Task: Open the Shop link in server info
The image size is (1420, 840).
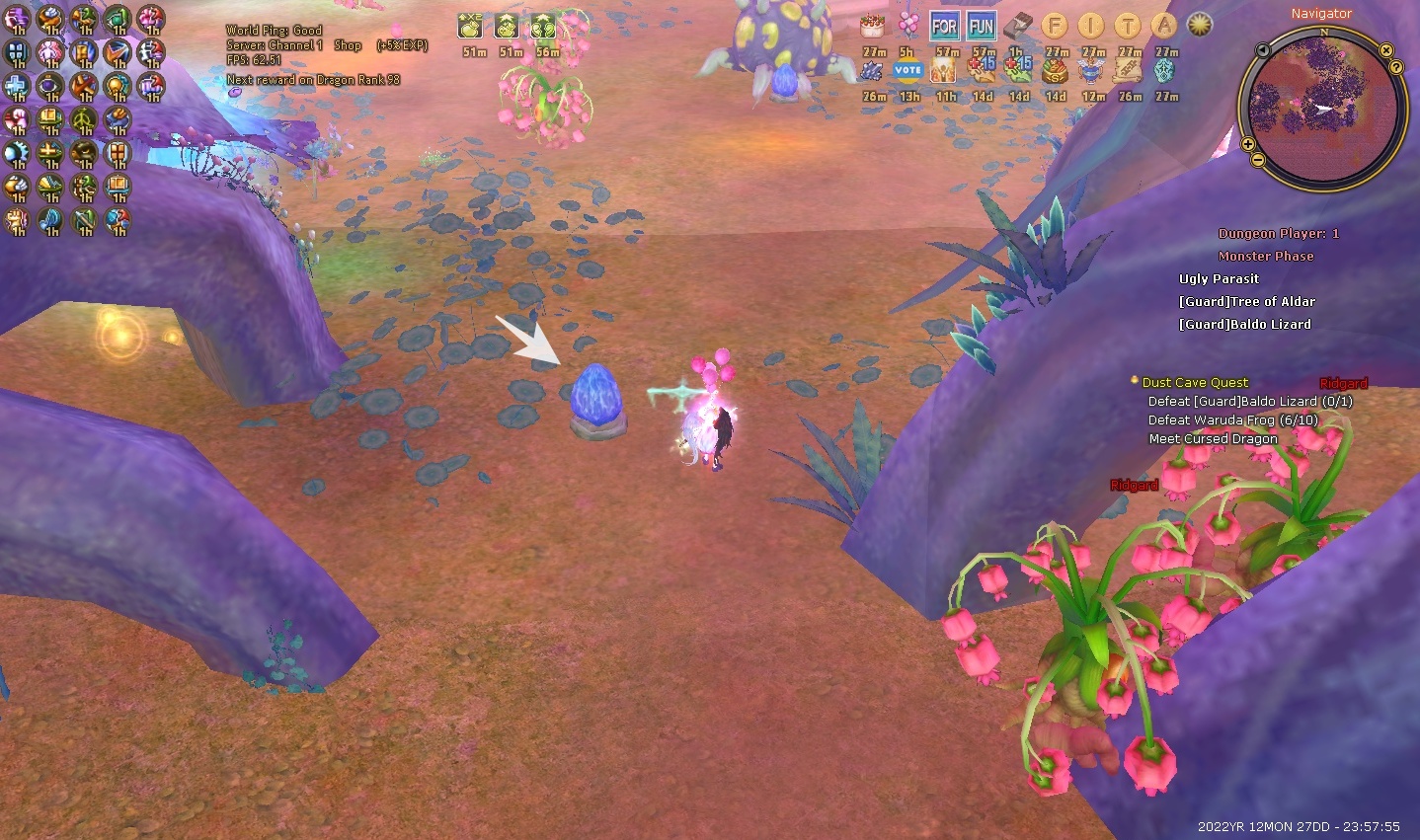Action: [x=348, y=45]
